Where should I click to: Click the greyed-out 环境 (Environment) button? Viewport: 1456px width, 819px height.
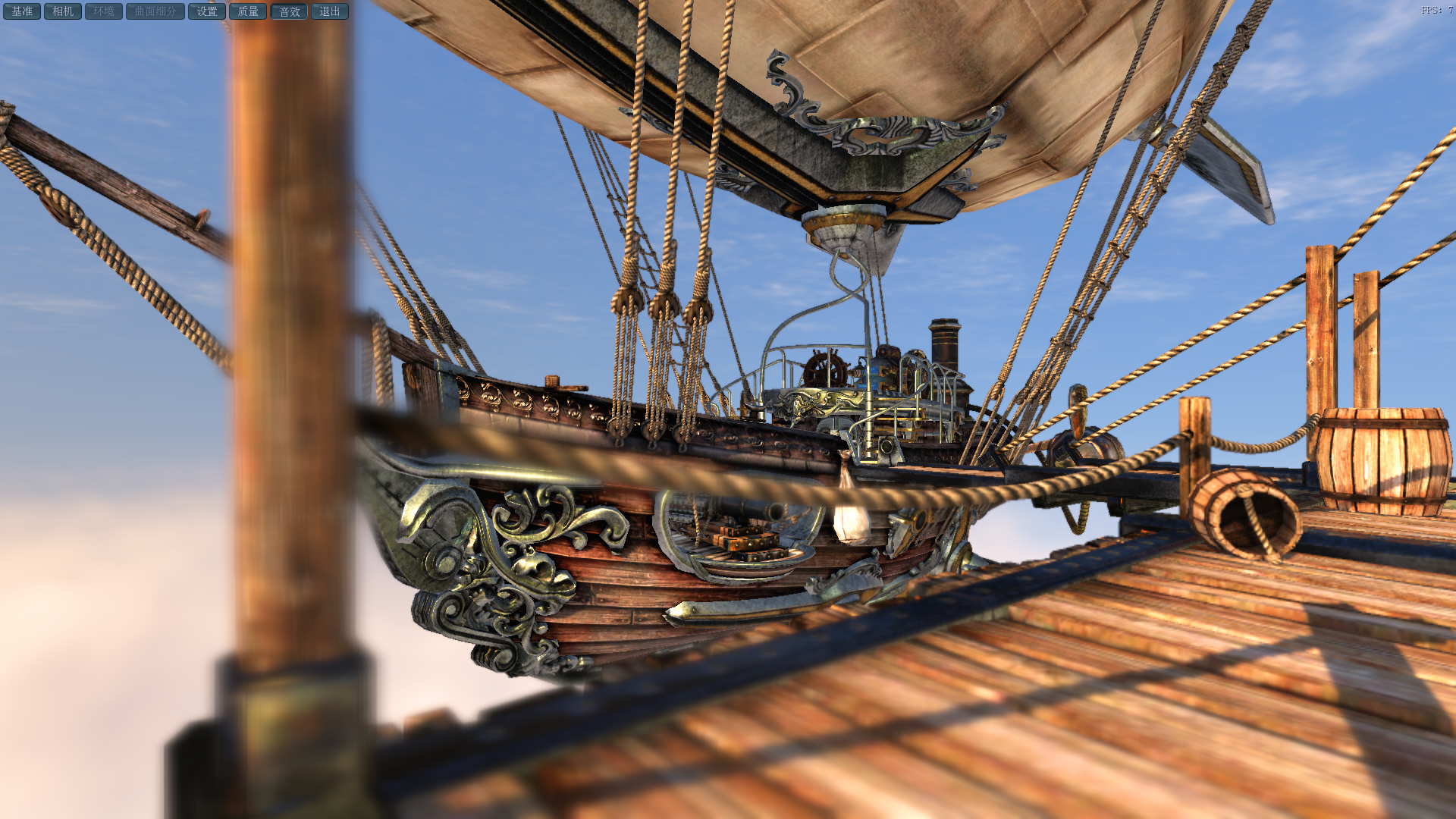click(104, 11)
